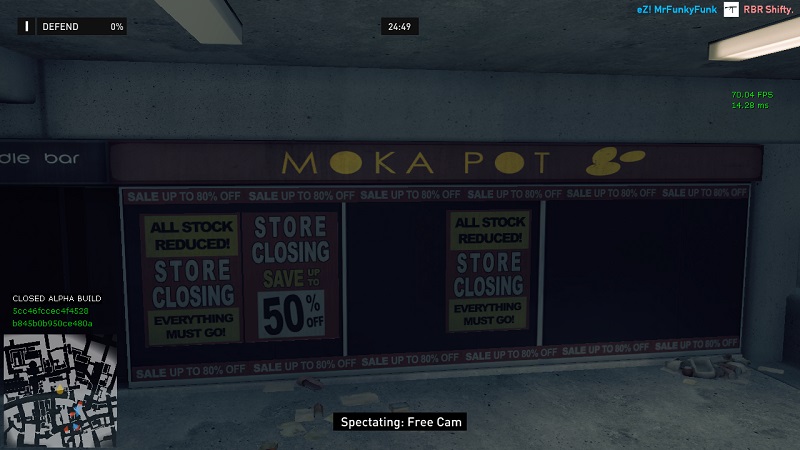
Task: Click the minimap in the corner
Action: (60, 390)
